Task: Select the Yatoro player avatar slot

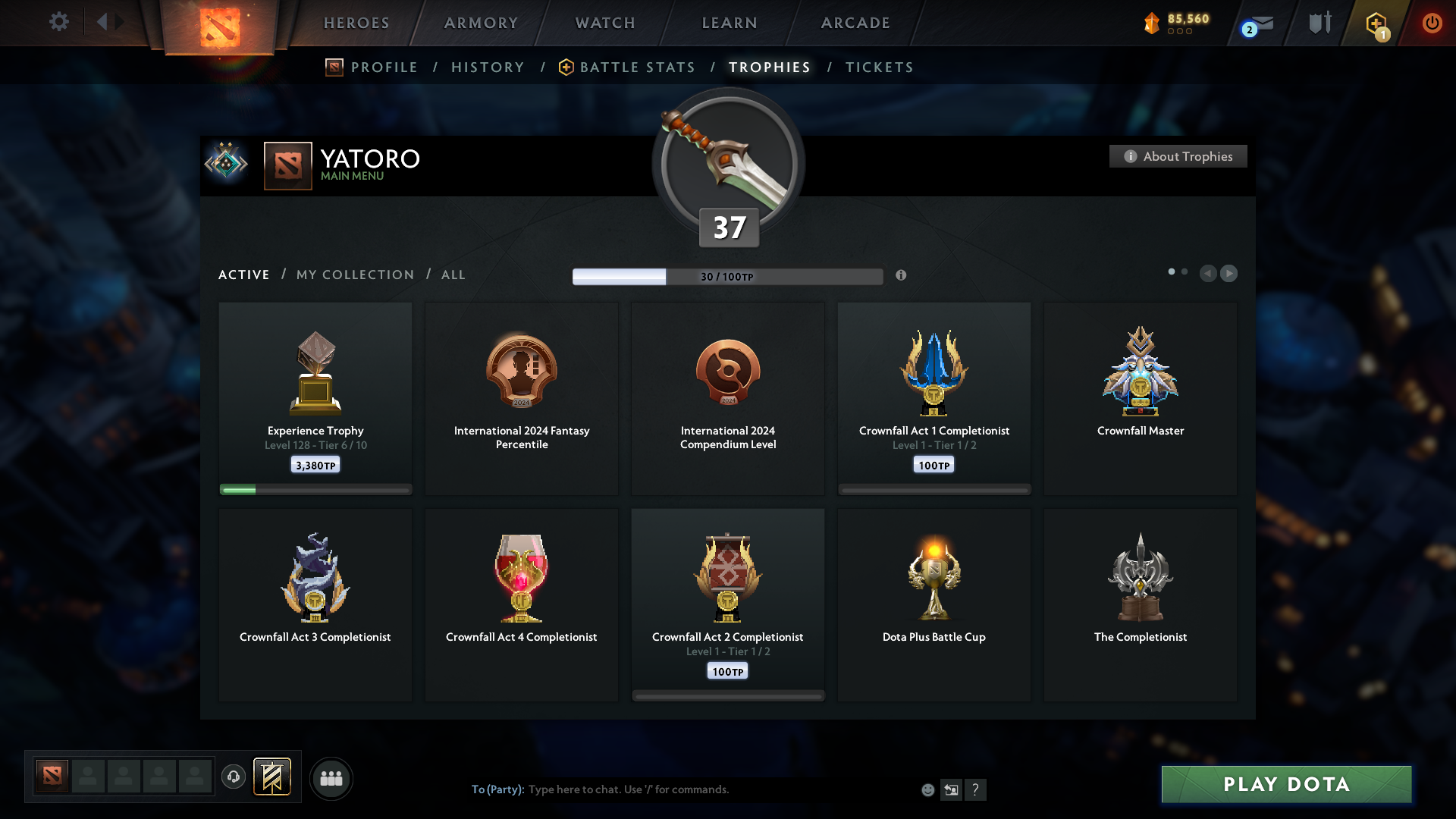Action: pos(51,777)
